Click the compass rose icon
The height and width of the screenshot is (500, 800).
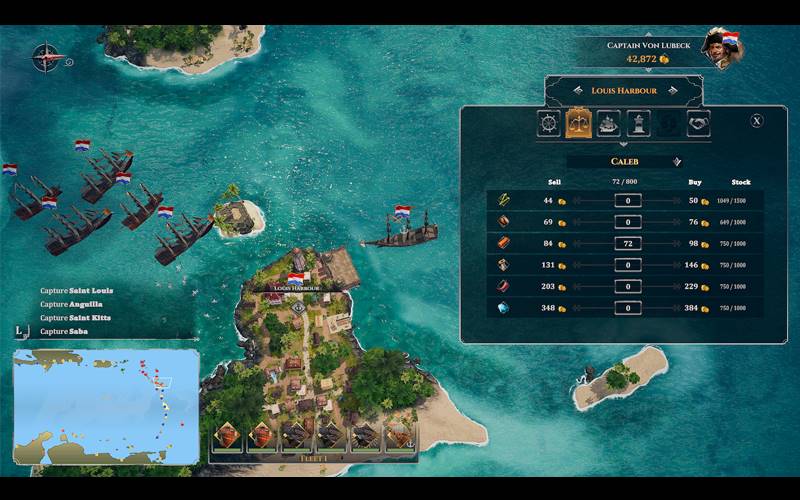tap(45, 57)
